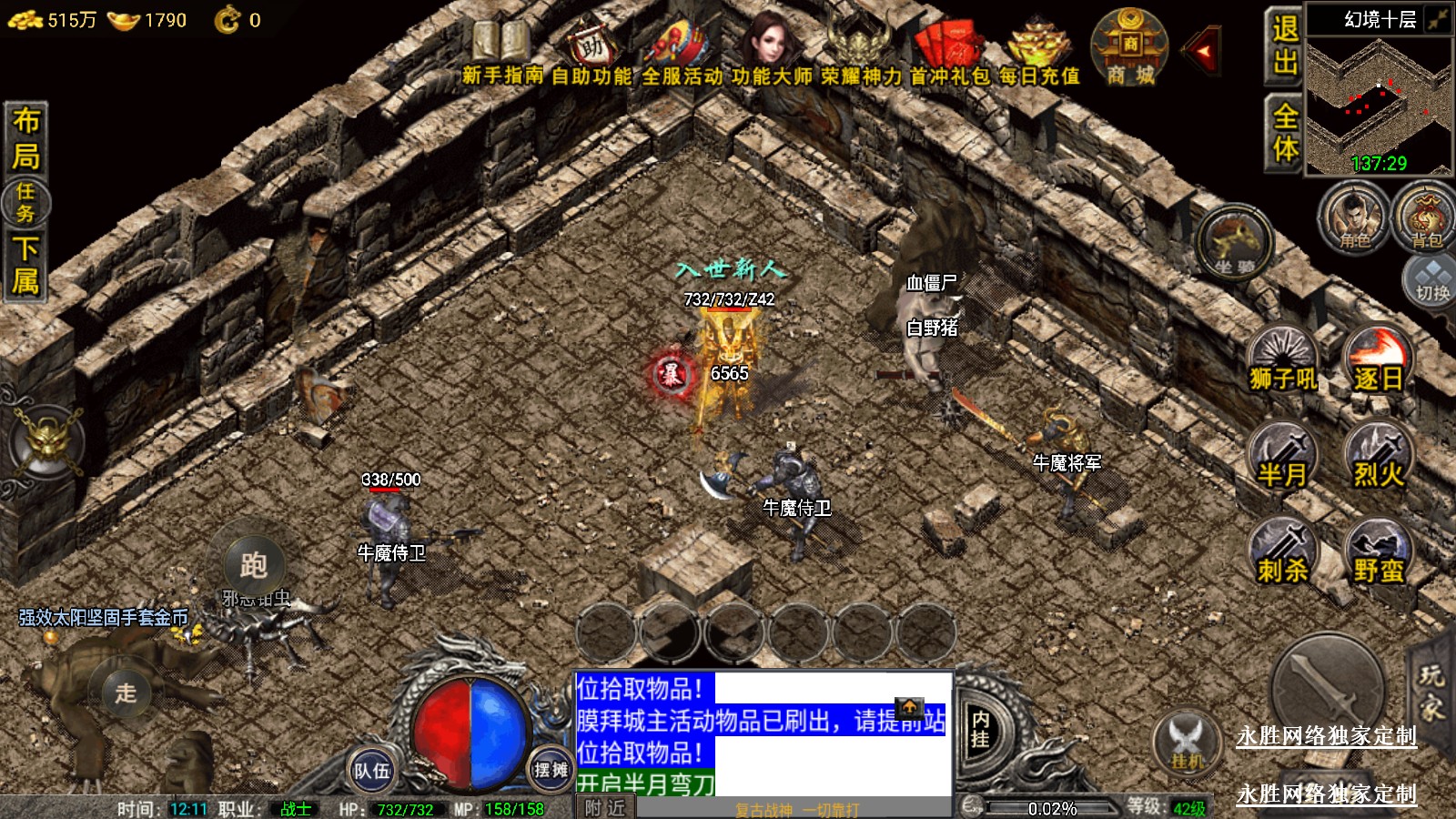Open the 新手指南 beginner guide
The image size is (1456, 819).
point(501,53)
